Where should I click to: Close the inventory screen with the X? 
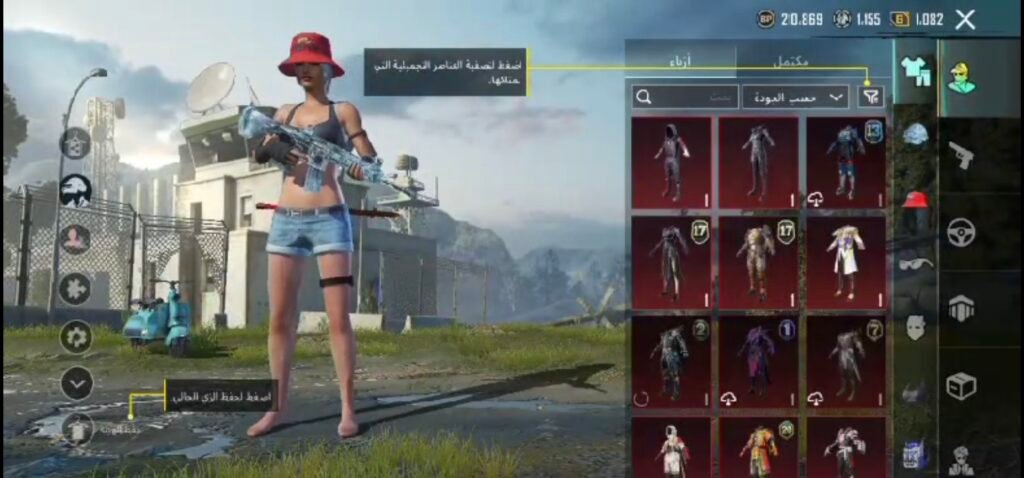(965, 19)
